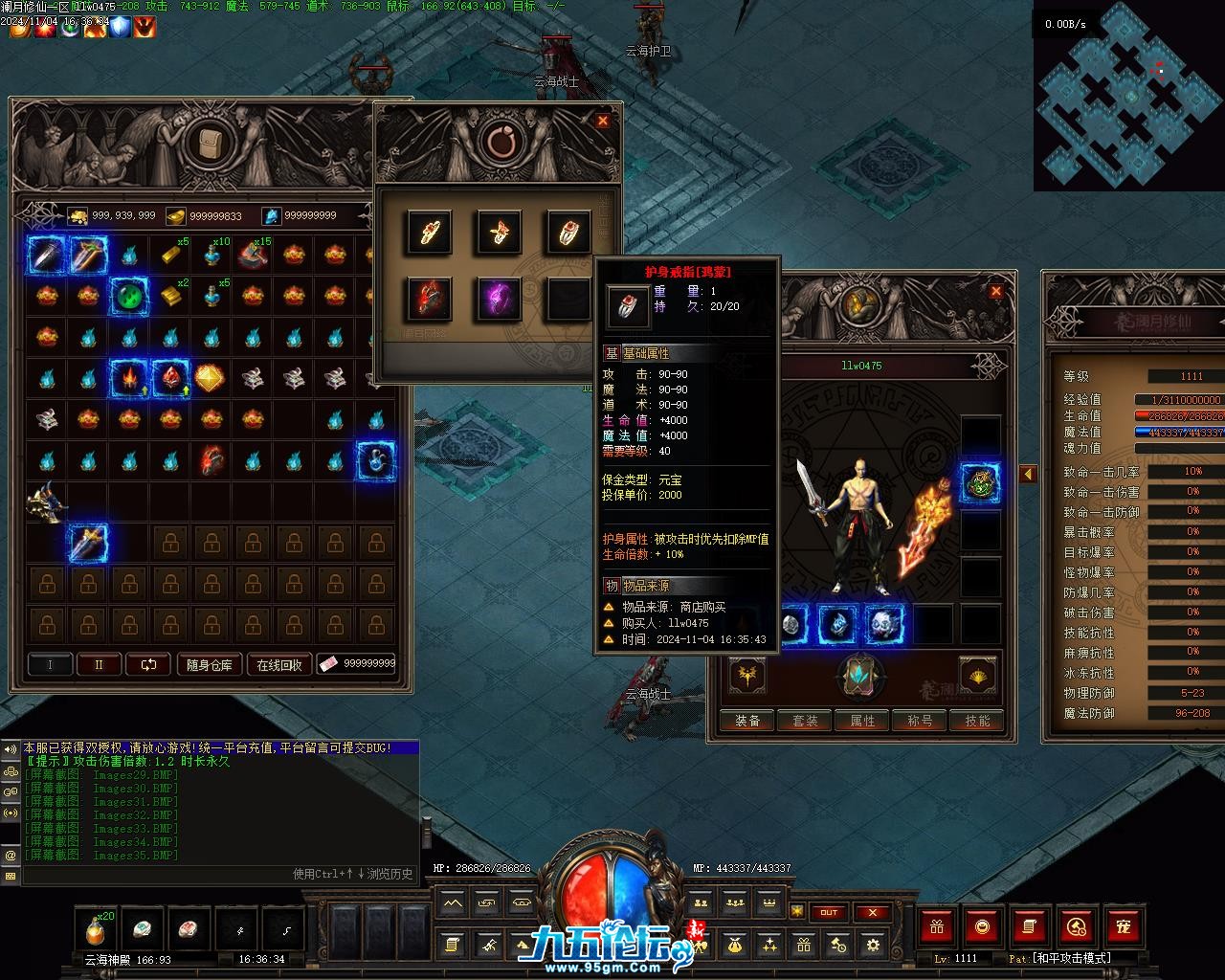Close the character equipment panel

(995, 291)
